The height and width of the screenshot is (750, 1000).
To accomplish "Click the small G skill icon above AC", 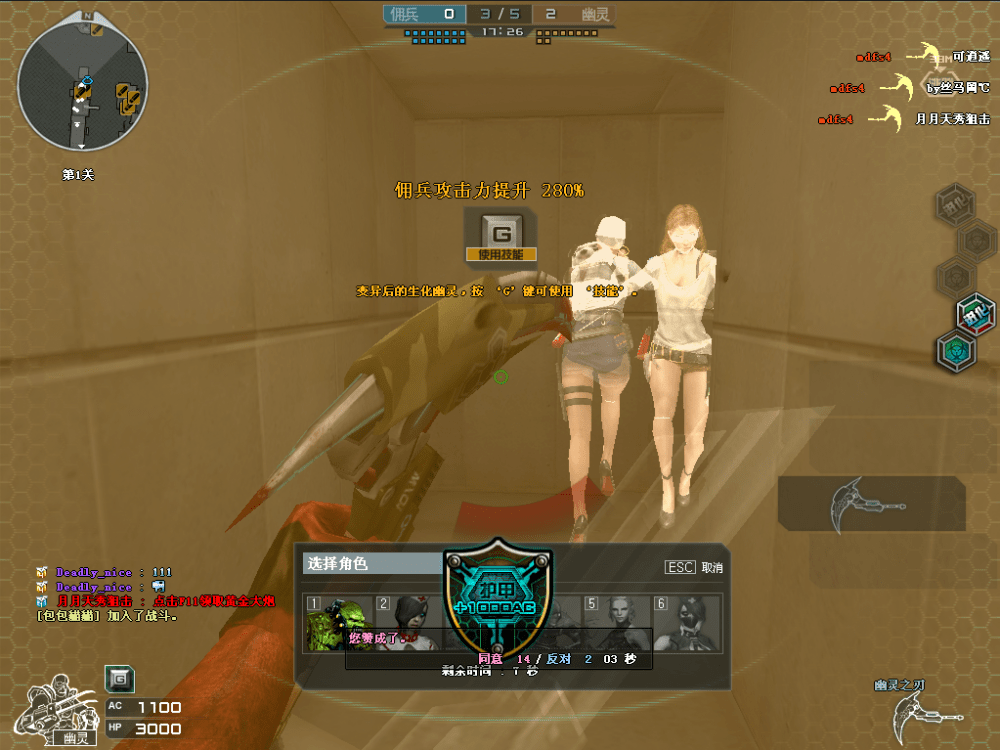I will 120,679.
